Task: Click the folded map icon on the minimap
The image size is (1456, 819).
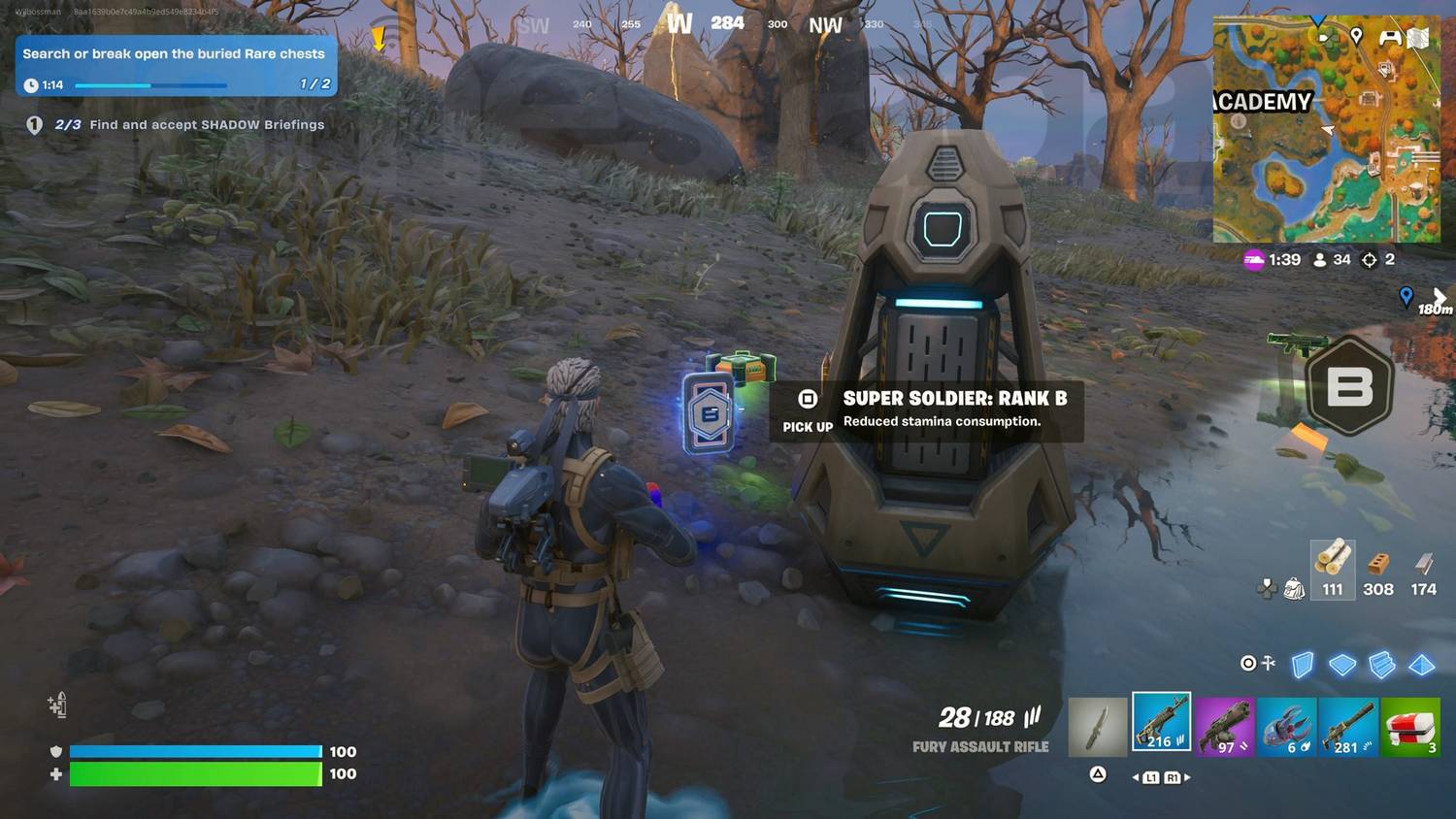Action: (1418, 38)
